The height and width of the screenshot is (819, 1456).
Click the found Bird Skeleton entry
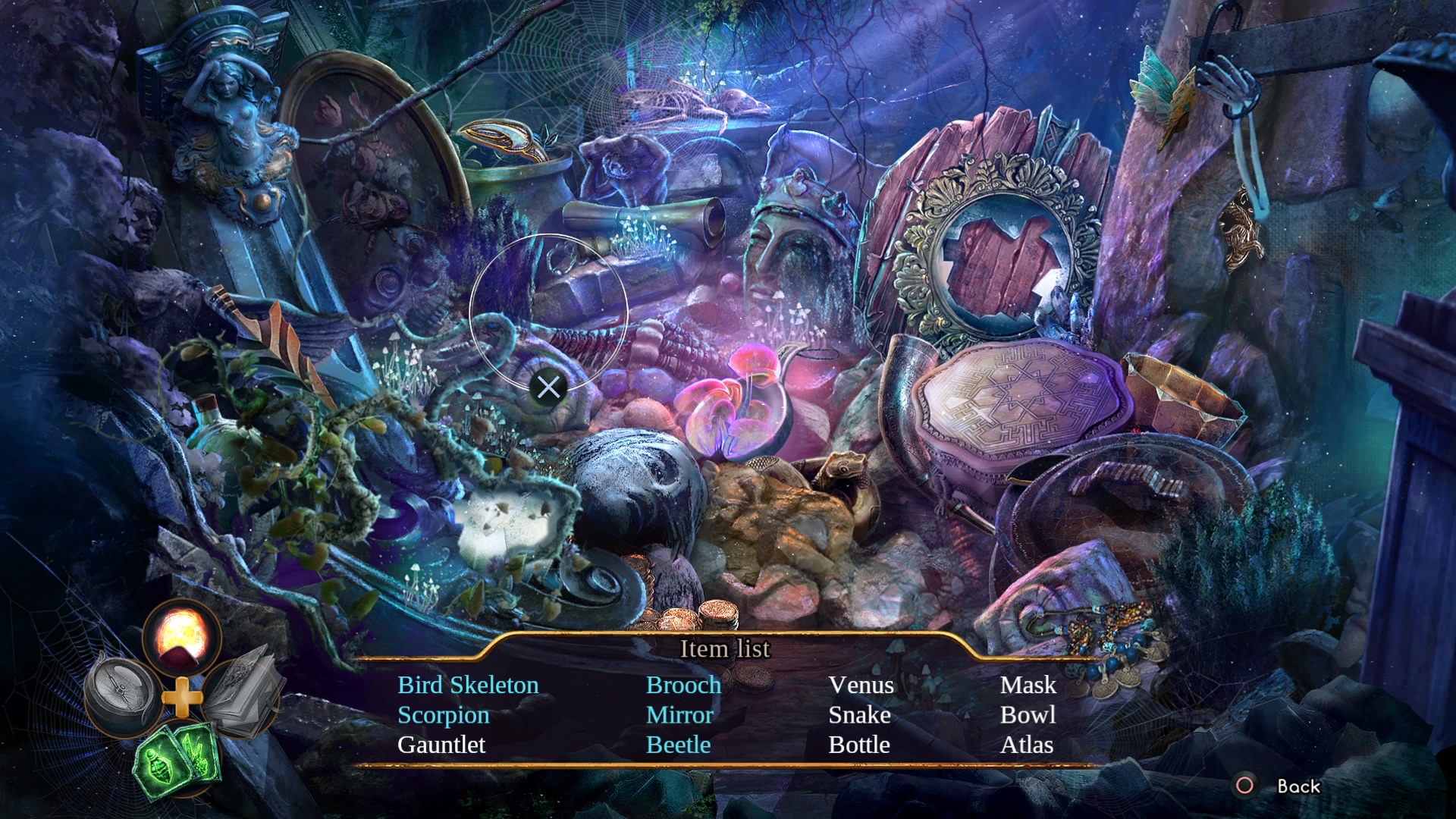point(468,685)
